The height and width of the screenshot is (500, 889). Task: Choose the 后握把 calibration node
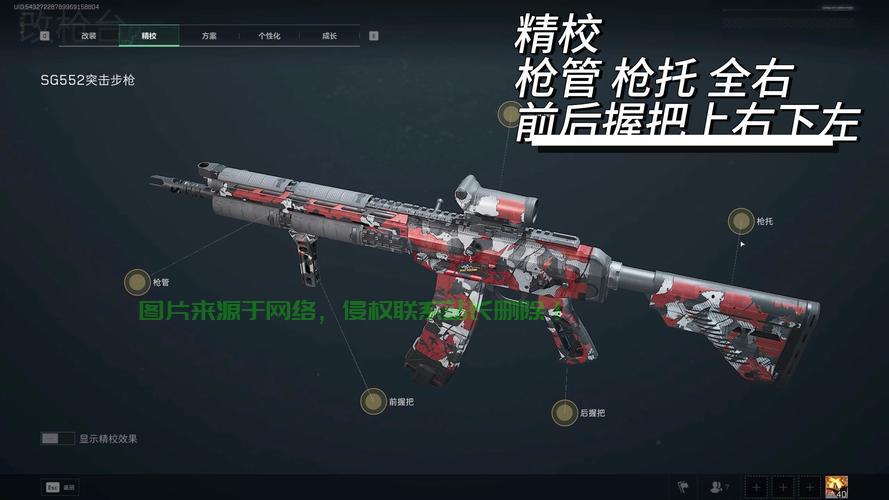(x=565, y=411)
